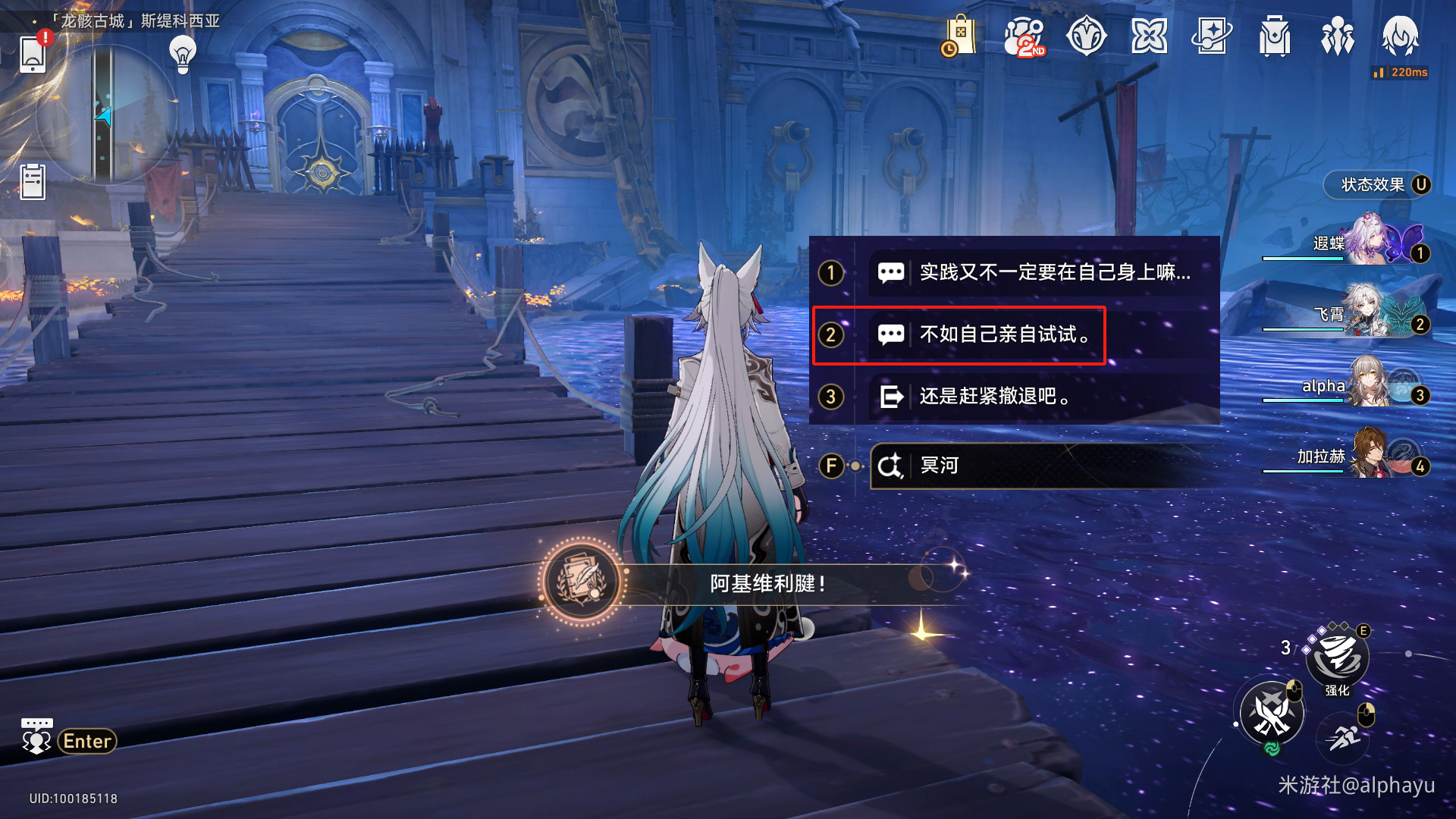Open the backpack inventory icon
The height and width of the screenshot is (819, 1456).
(x=1275, y=36)
